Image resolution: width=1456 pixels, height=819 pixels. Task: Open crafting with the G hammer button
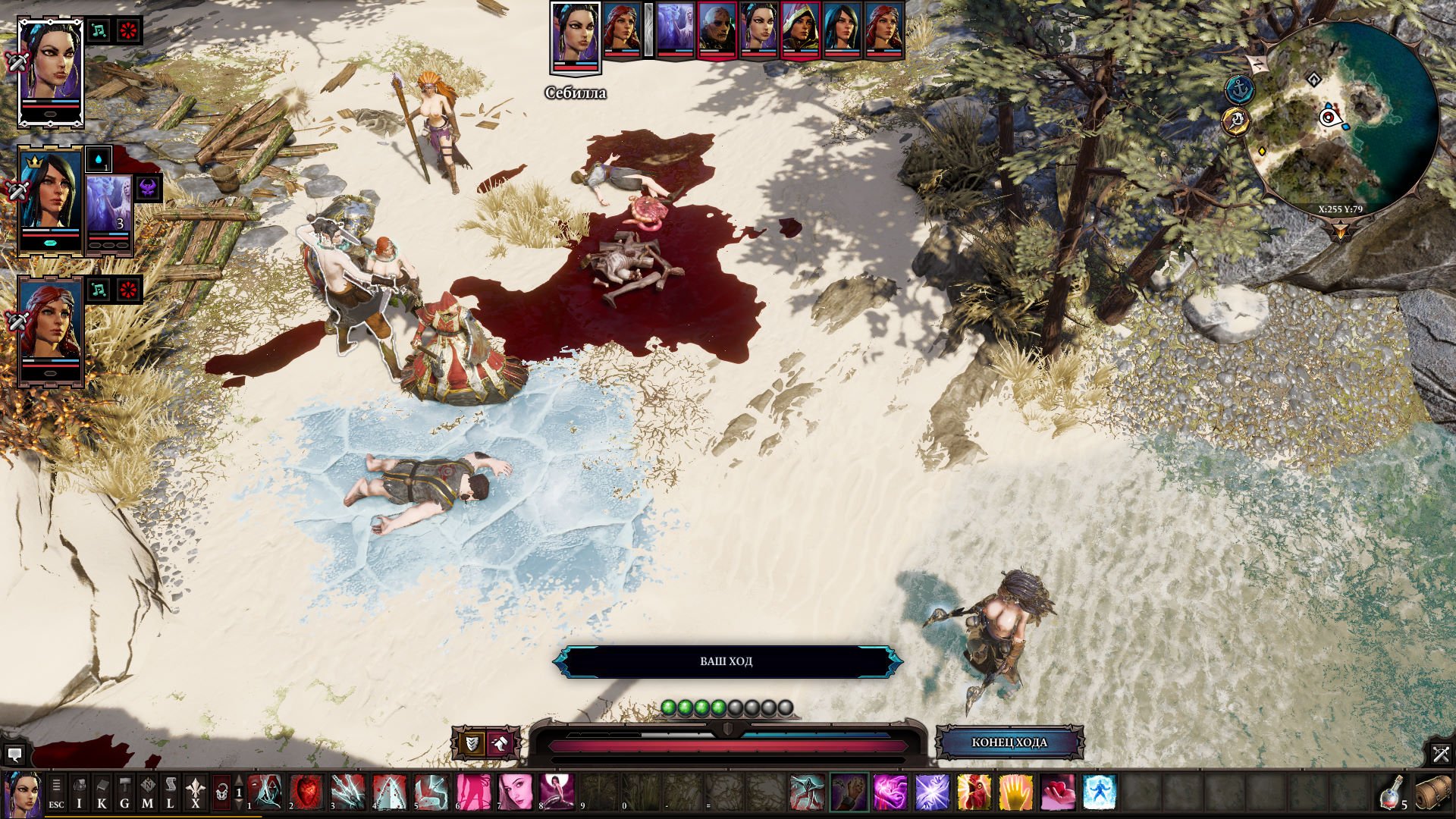click(124, 792)
